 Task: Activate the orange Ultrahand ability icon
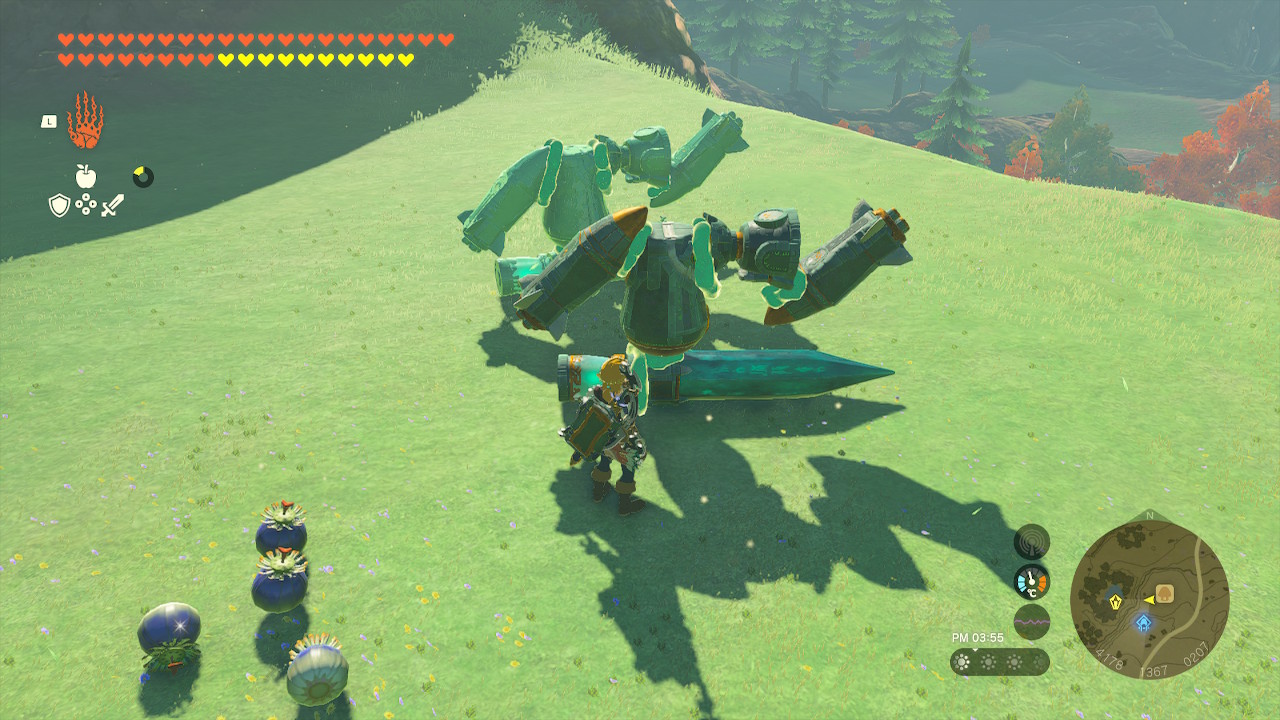(x=85, y=121)
